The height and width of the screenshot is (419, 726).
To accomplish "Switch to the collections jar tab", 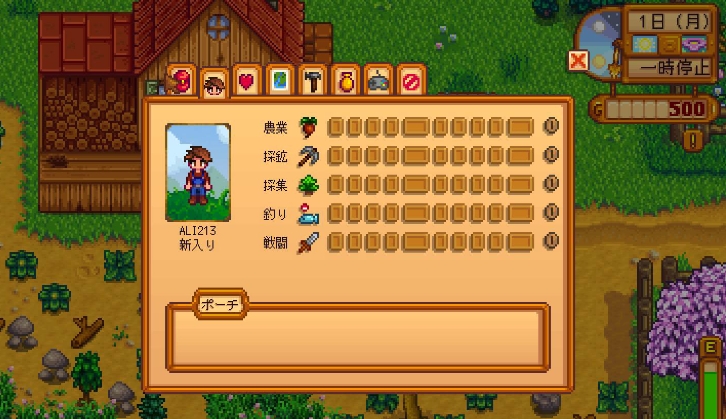I will point(345,80).
